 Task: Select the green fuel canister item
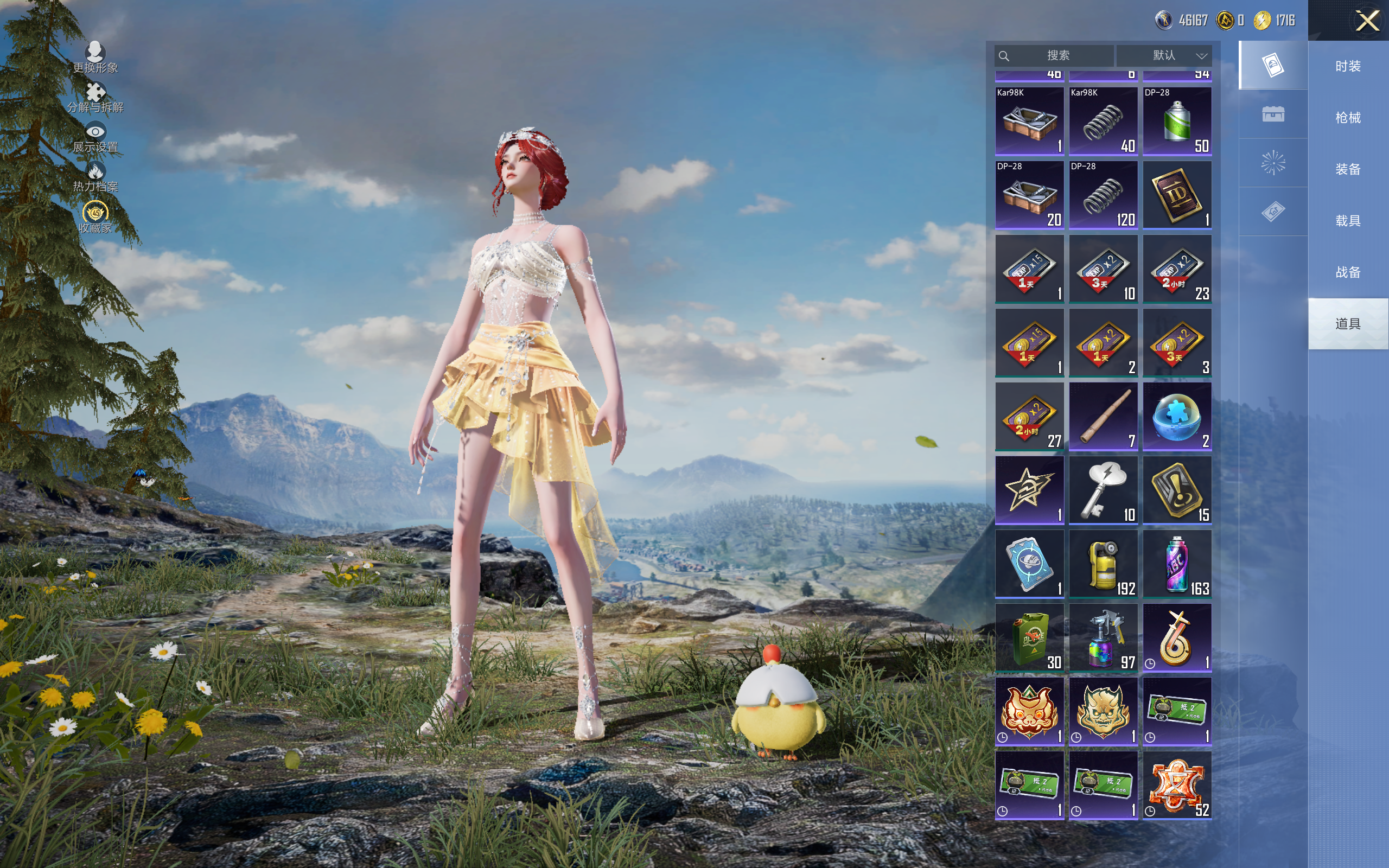click(x=1029, y=638)
